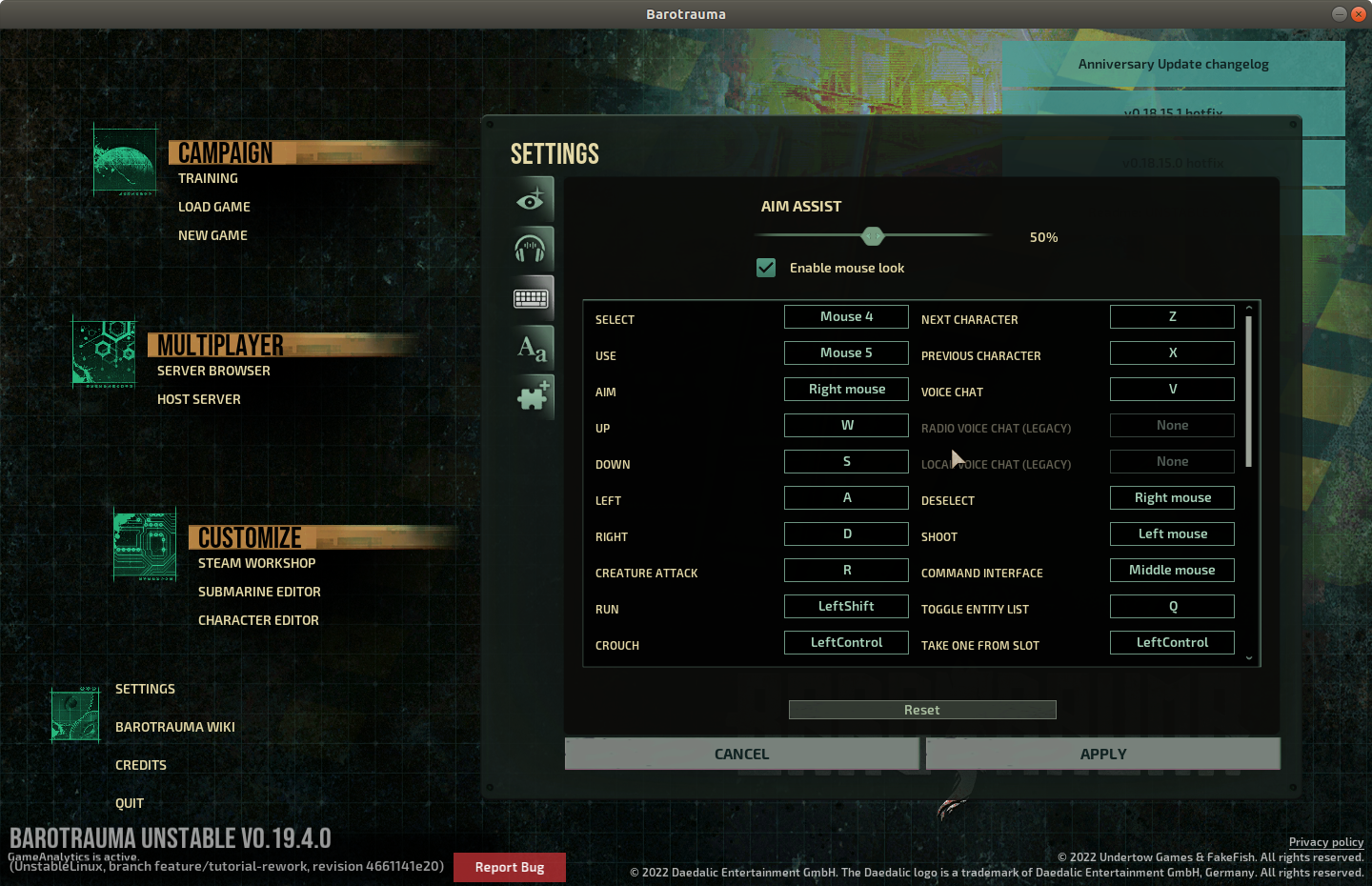Select Training from the Campaign menu
Screen dimensions: 1372x886
(x=208, y=178)
